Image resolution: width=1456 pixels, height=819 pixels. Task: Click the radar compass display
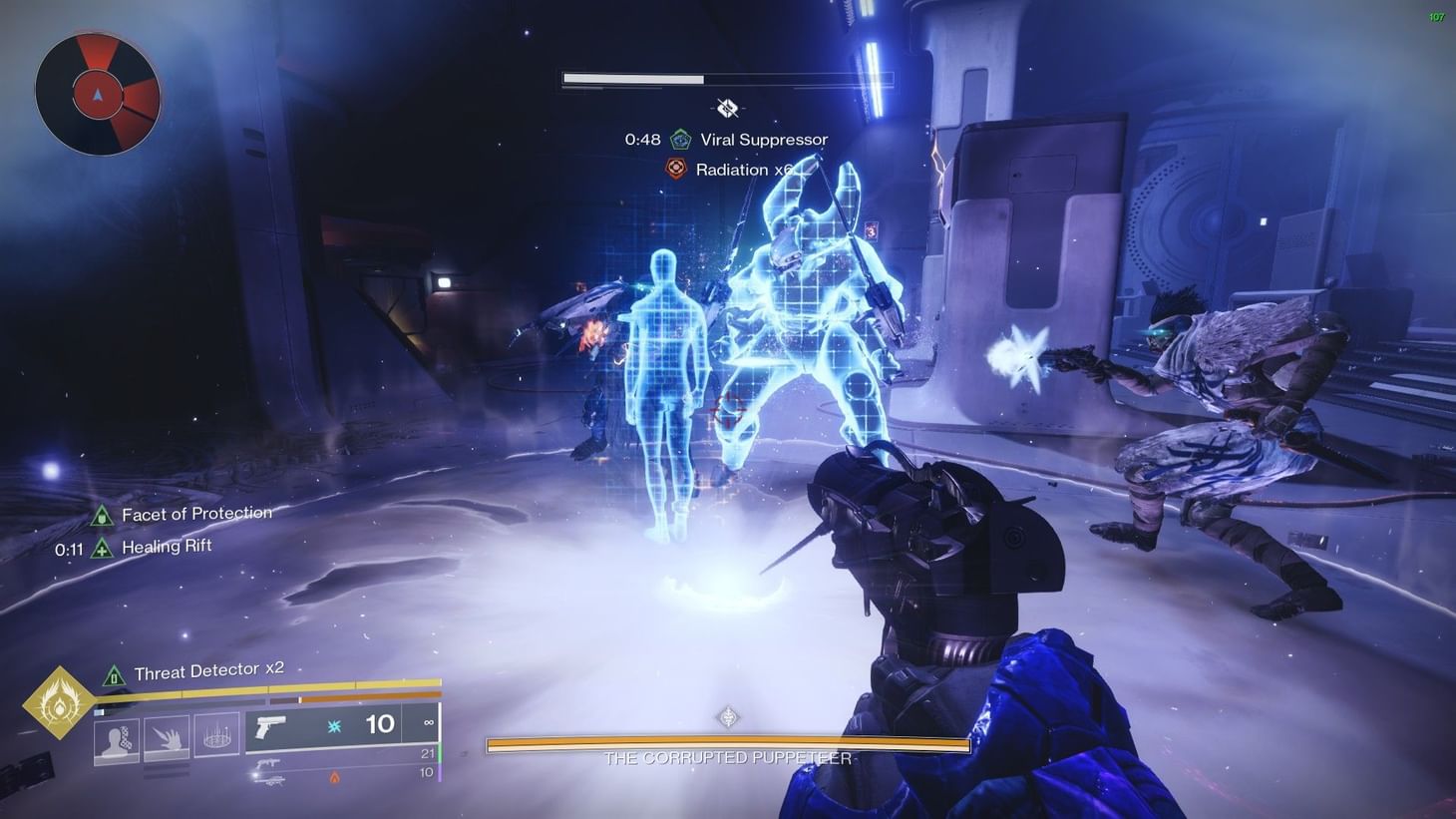pos(97,93)
